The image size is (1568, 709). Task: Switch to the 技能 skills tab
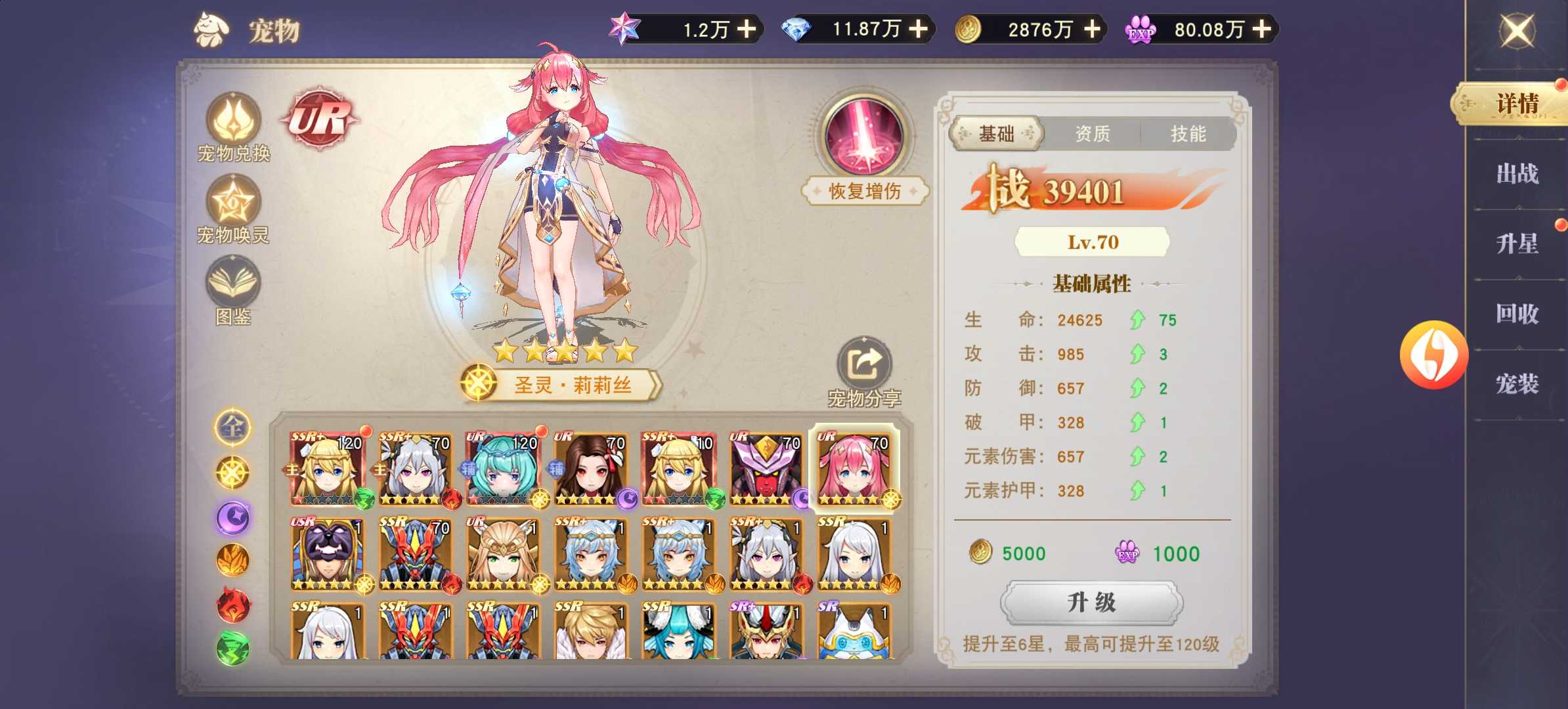pos(1188,134)
